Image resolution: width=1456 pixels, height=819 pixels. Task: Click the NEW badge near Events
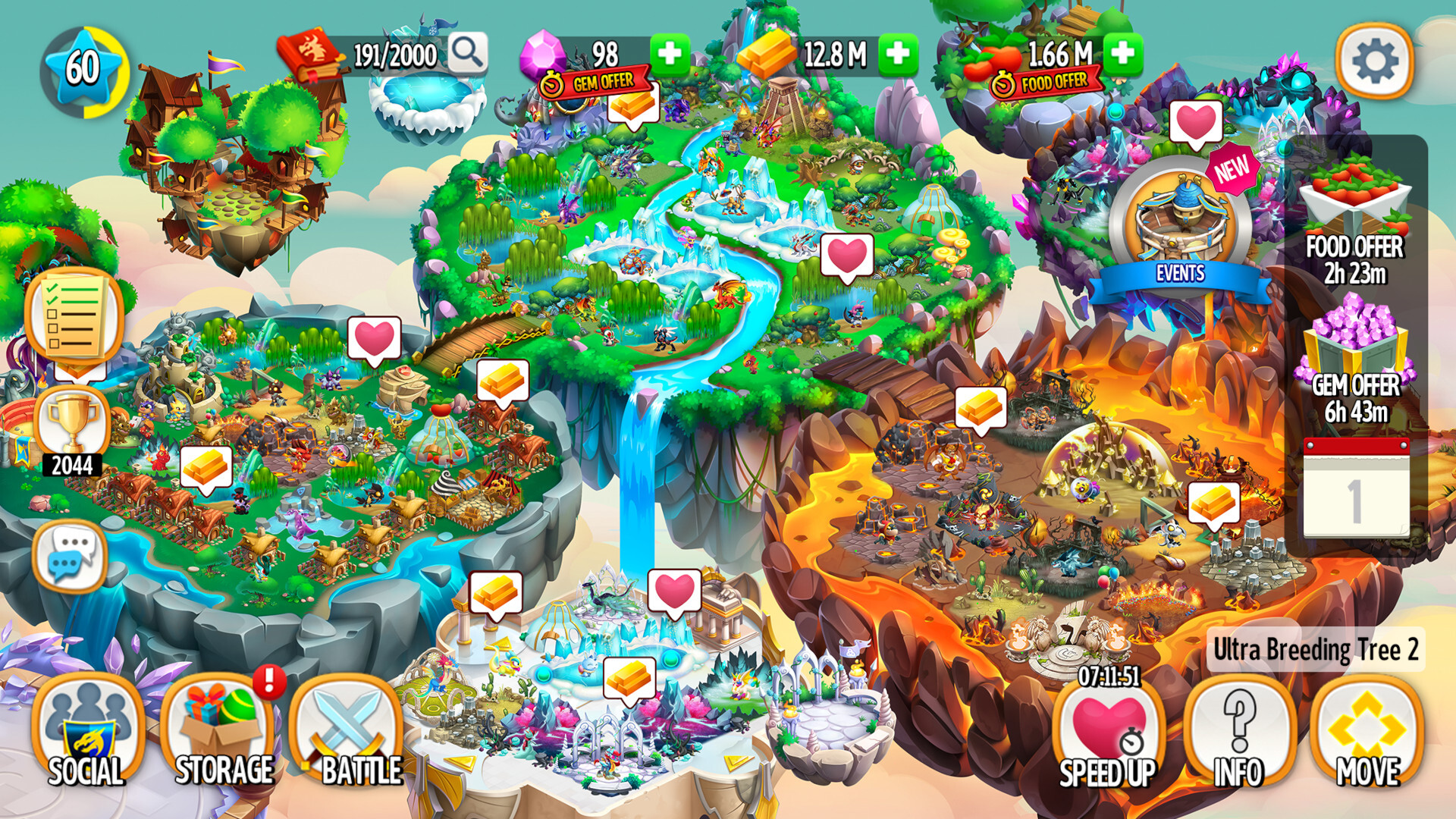(x=1232, y=168)
